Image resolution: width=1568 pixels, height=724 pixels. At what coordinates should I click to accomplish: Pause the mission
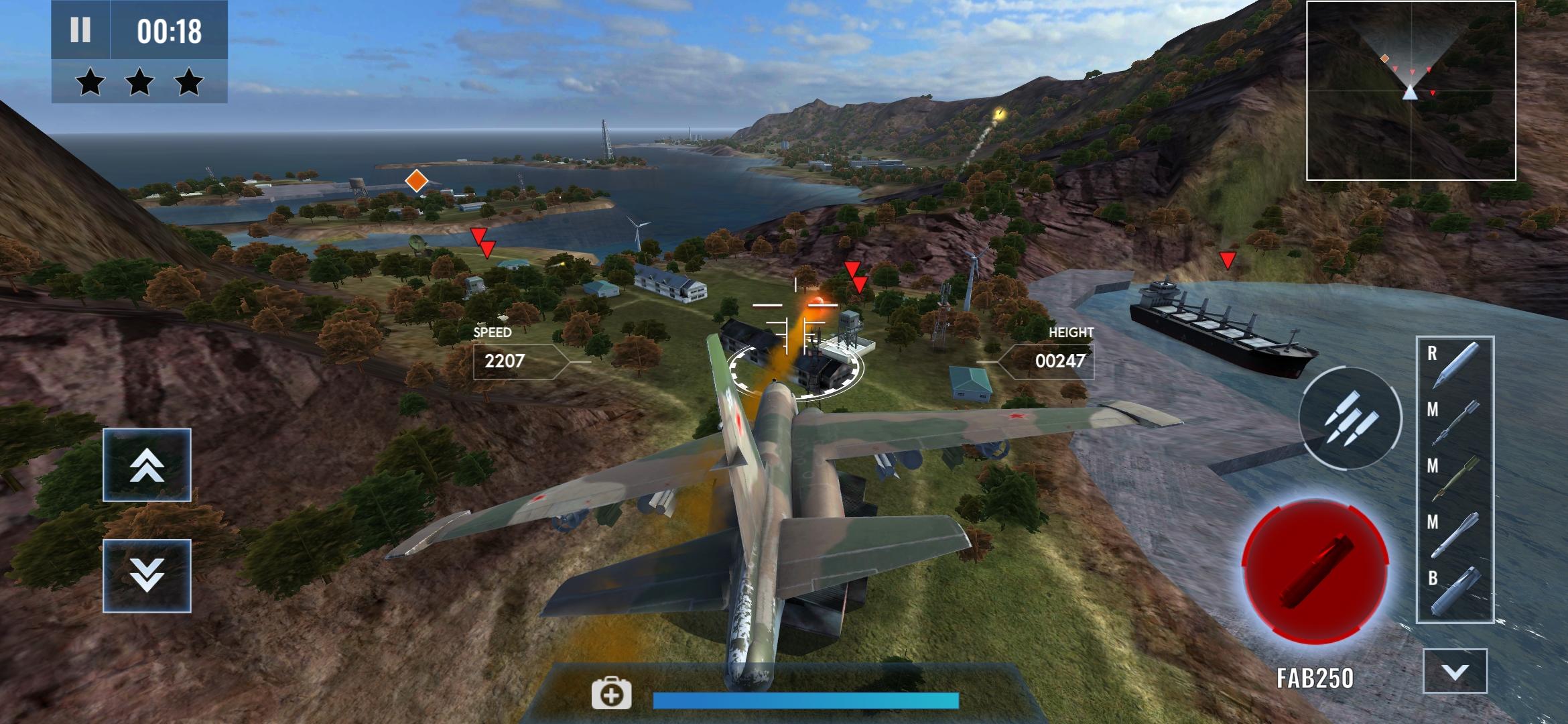[x=80, y=30]
